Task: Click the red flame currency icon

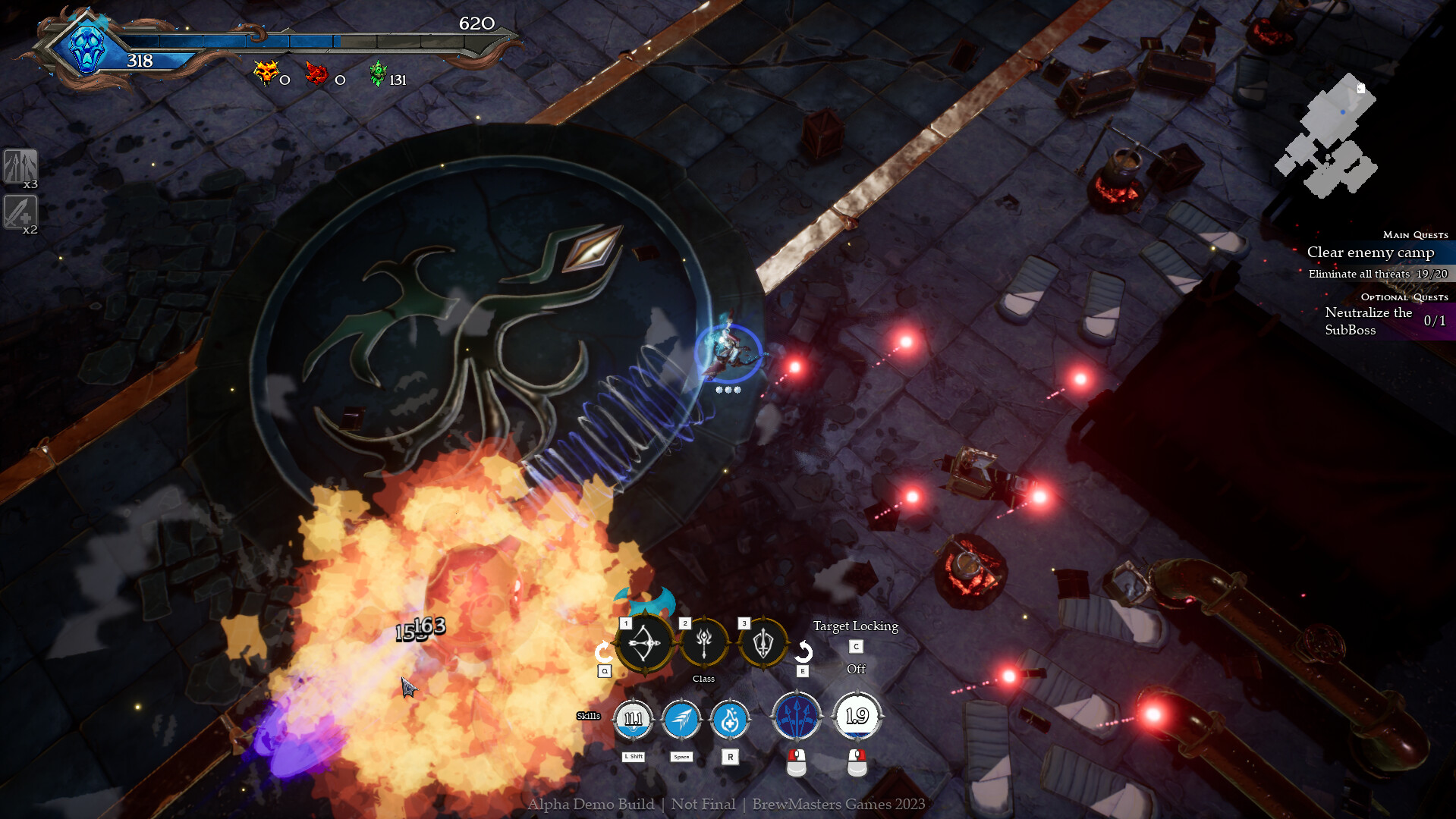Action: (x=316, y=74)
